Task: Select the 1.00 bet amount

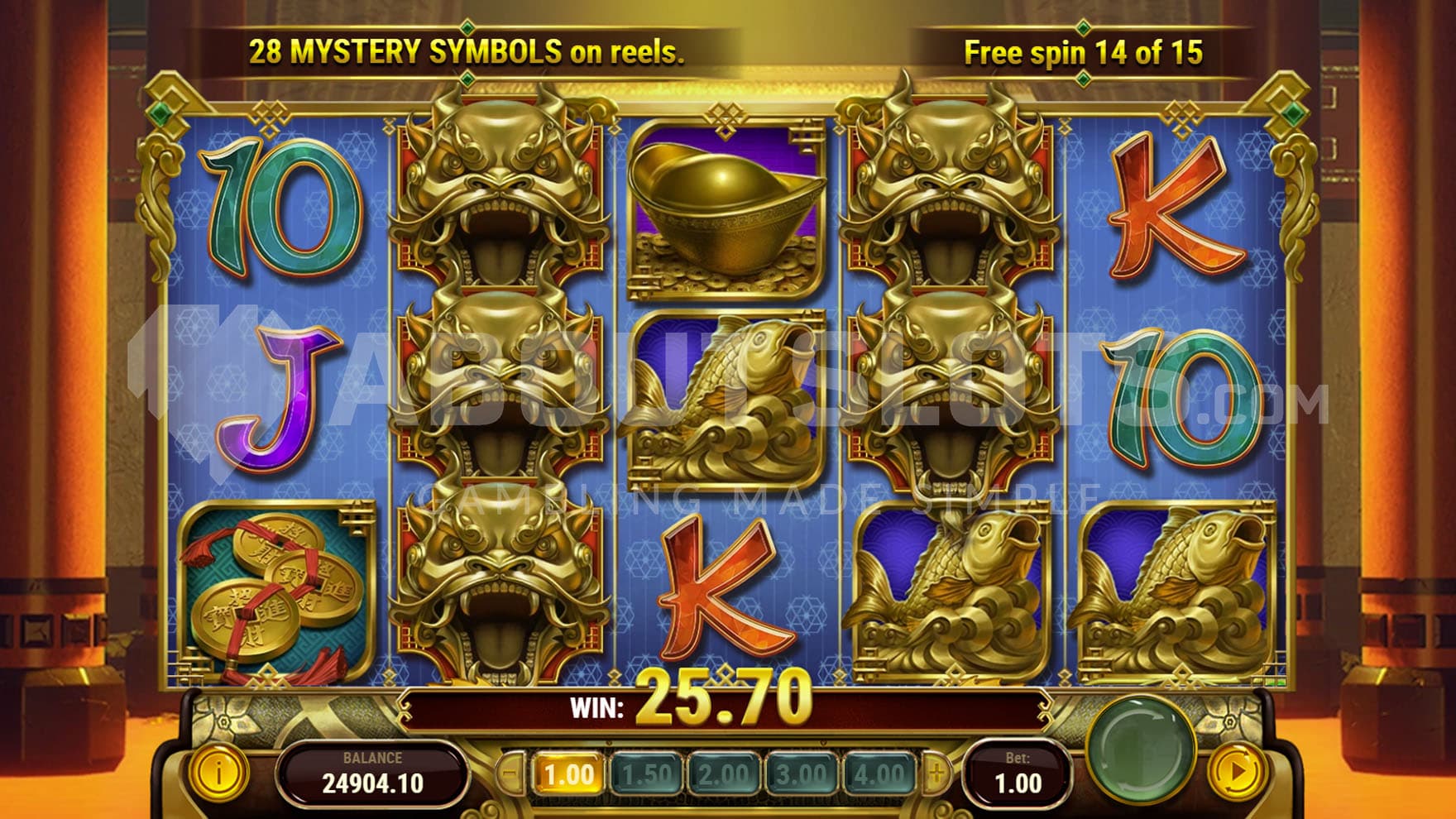Action: tap(569, 775)
